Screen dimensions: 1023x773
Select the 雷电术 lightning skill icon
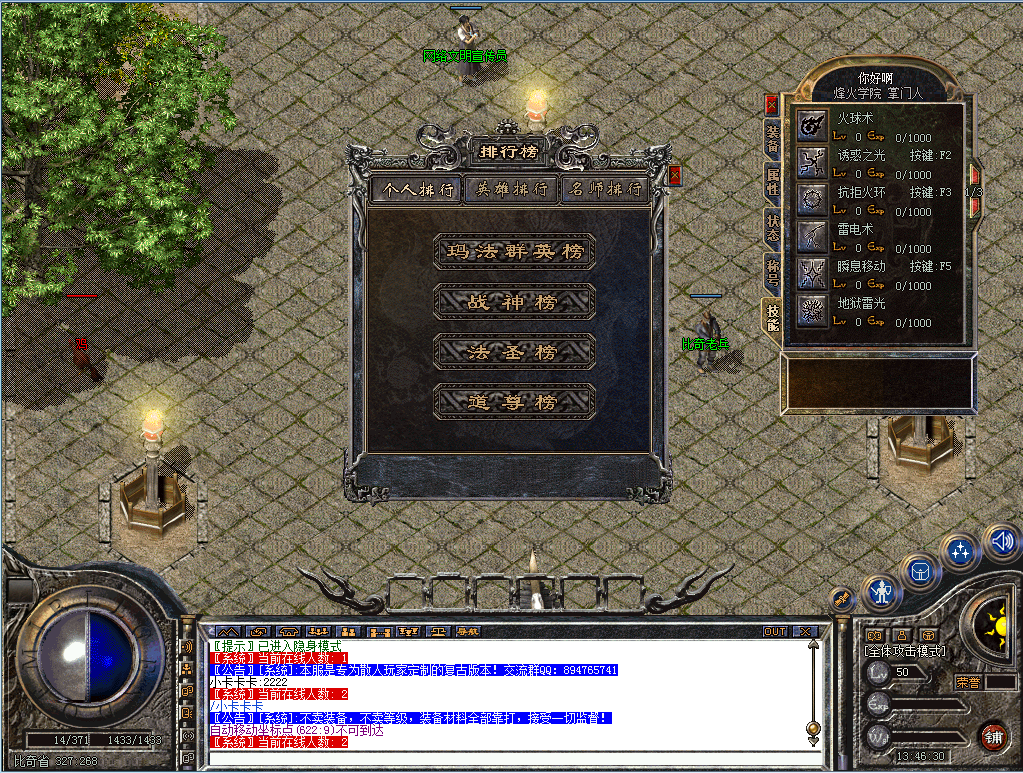(x=811, y=236)
